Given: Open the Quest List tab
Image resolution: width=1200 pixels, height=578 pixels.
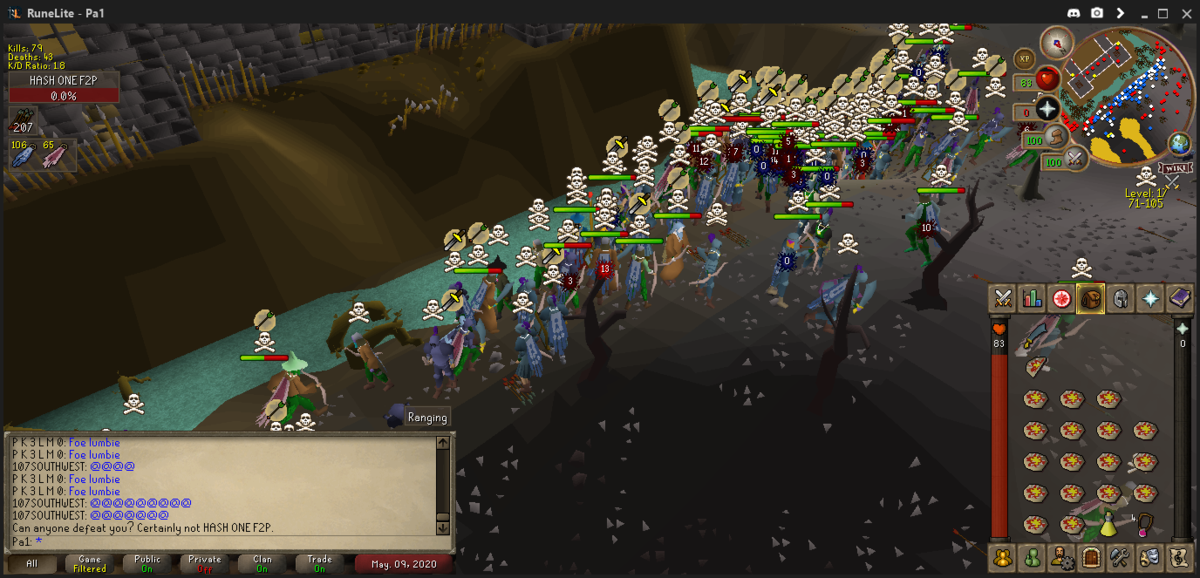Looking at the screenshot, I should pyautogui.click(x=1061, y=299).
